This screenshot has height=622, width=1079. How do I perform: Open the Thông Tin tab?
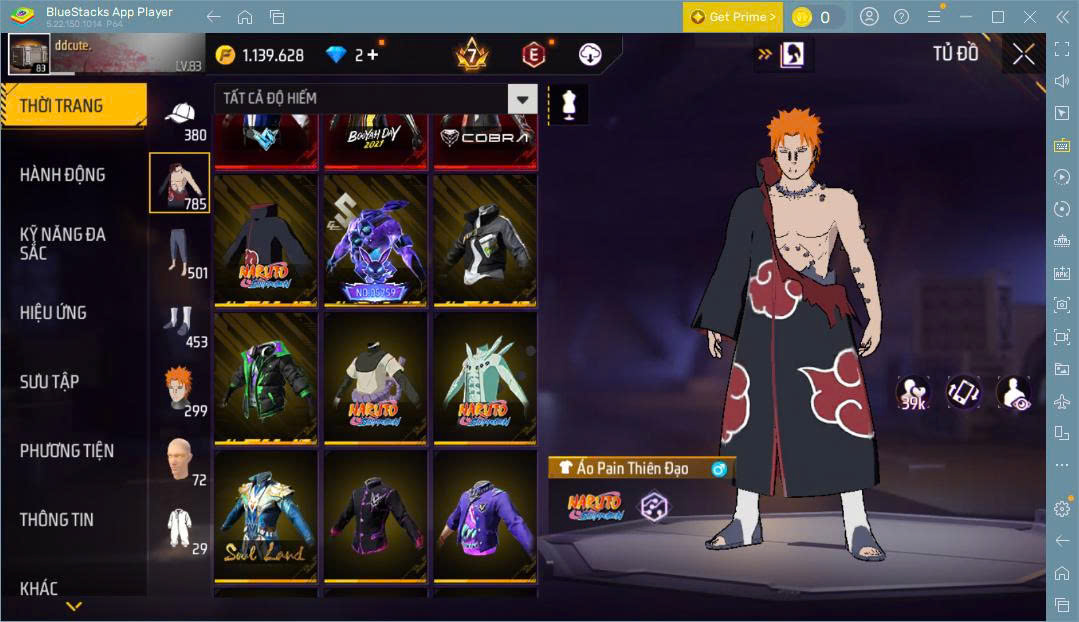click(x=56, y=520)
